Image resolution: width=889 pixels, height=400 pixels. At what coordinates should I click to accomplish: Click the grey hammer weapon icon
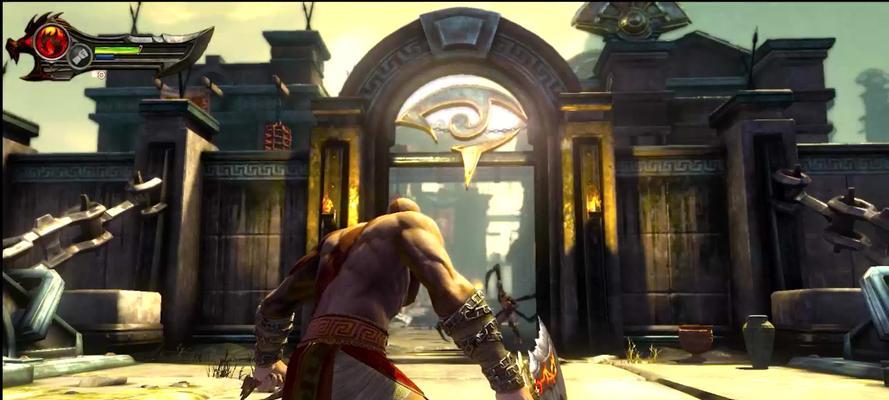pyautogui.click(x=80, y=58)
